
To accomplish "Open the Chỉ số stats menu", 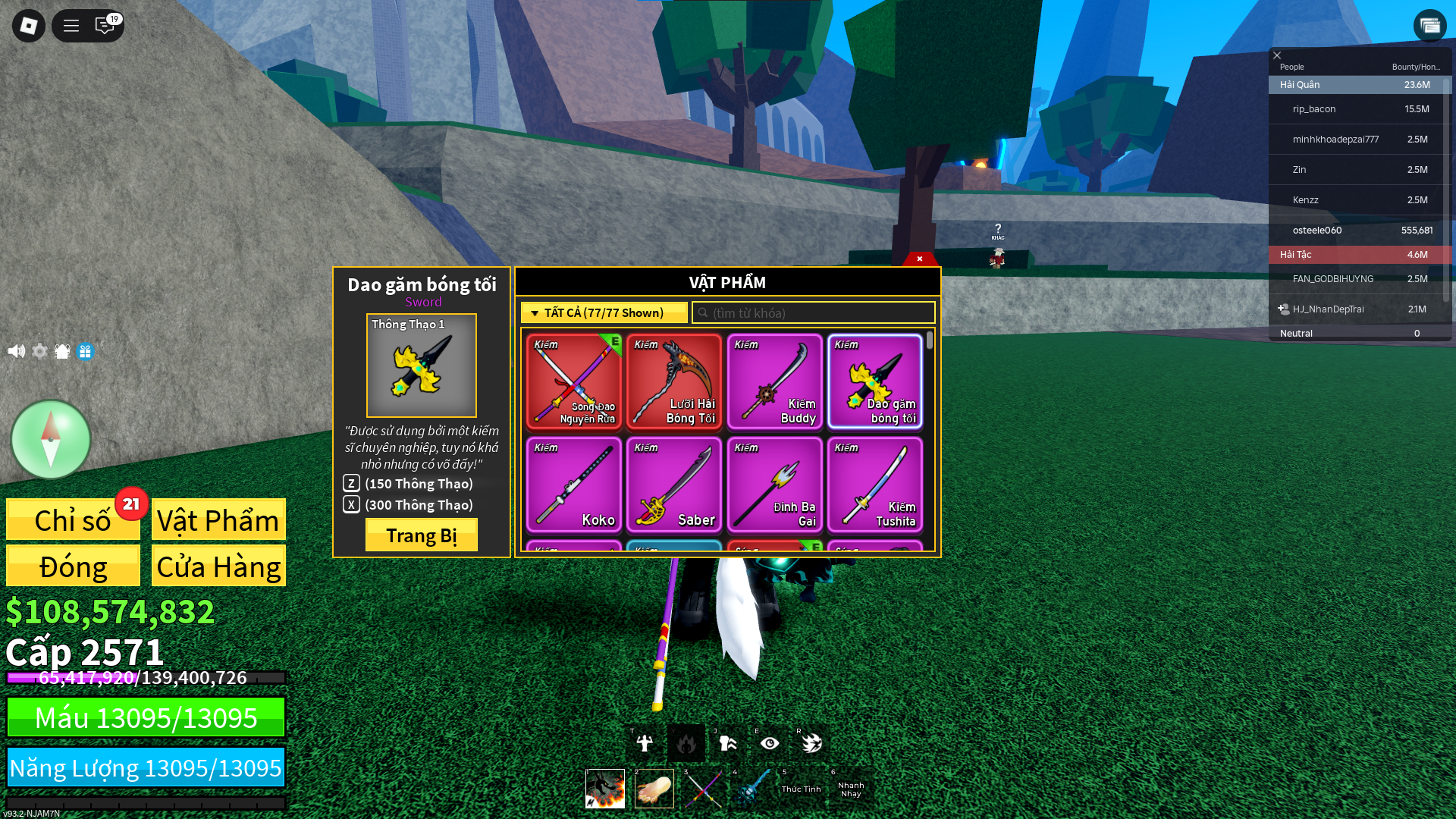I will click(73, 520).
